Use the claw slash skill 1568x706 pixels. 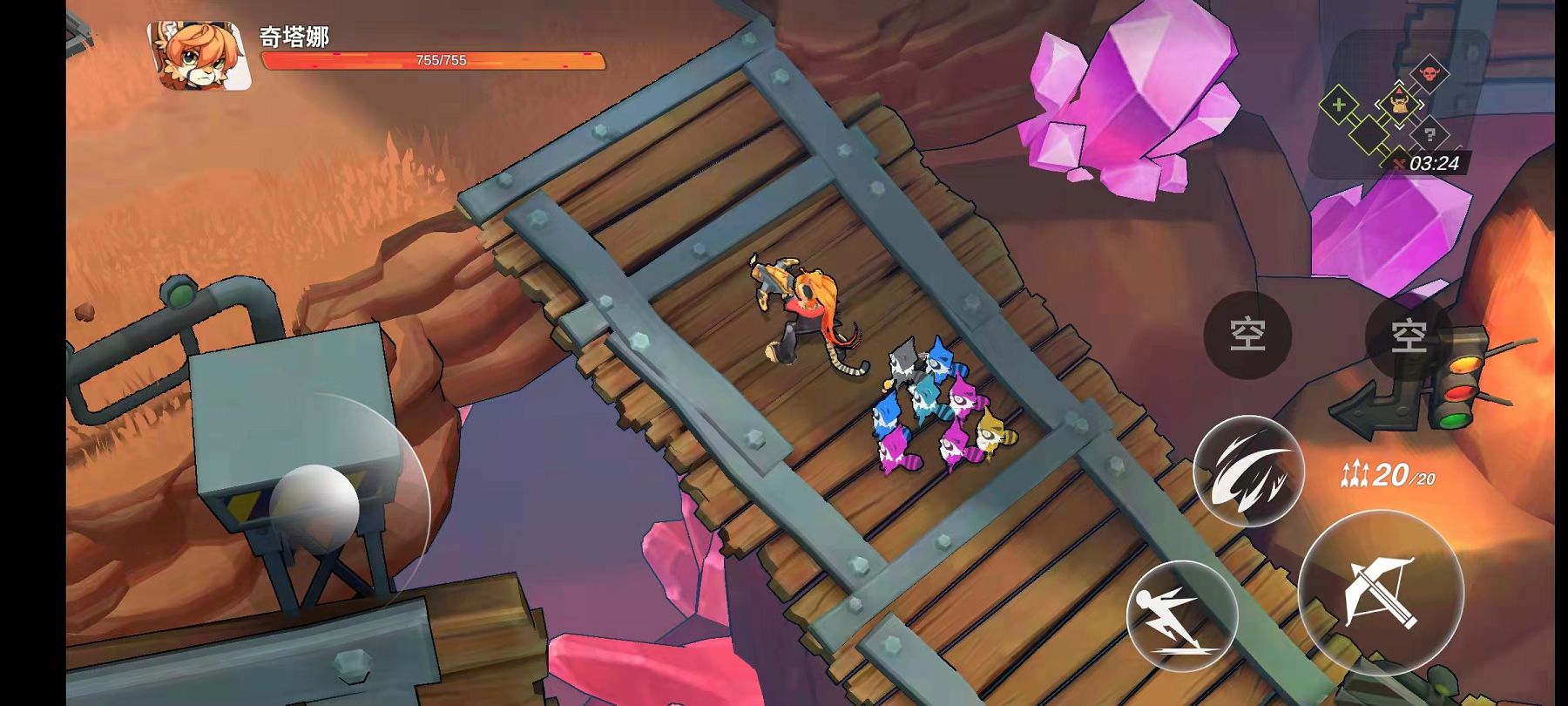click(1247, 472)
